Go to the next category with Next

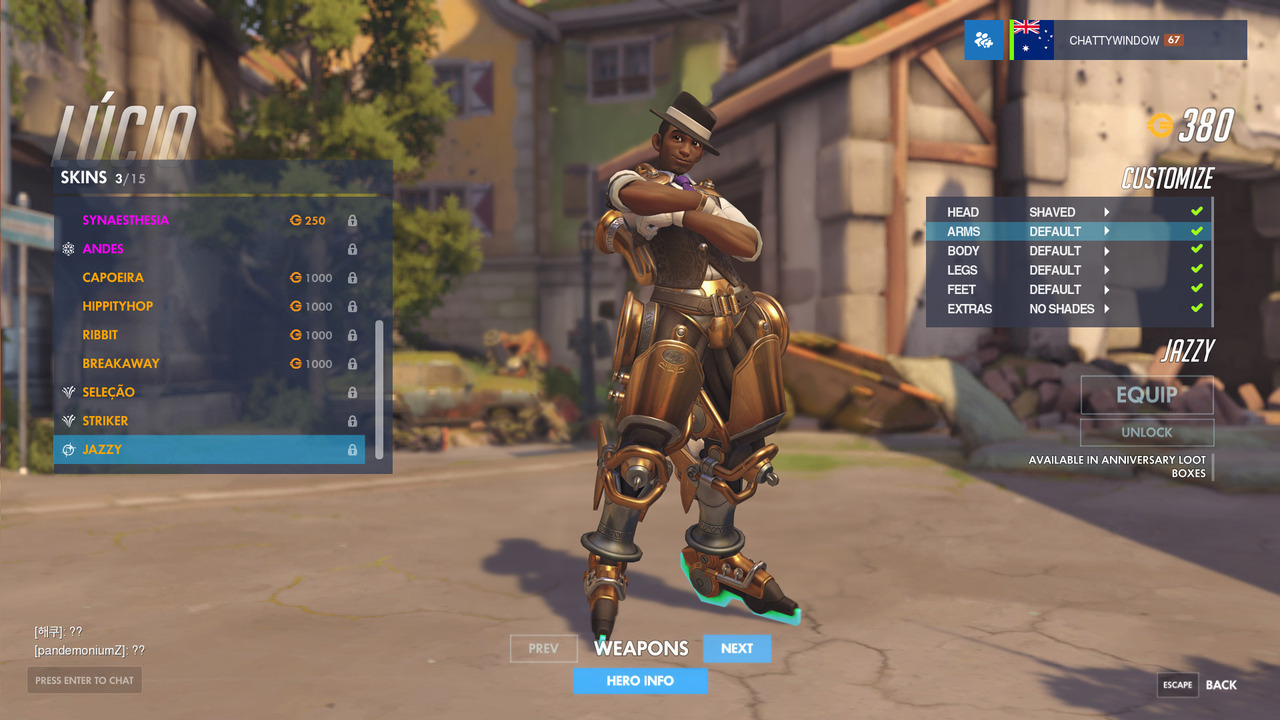(x=737, y=649)
